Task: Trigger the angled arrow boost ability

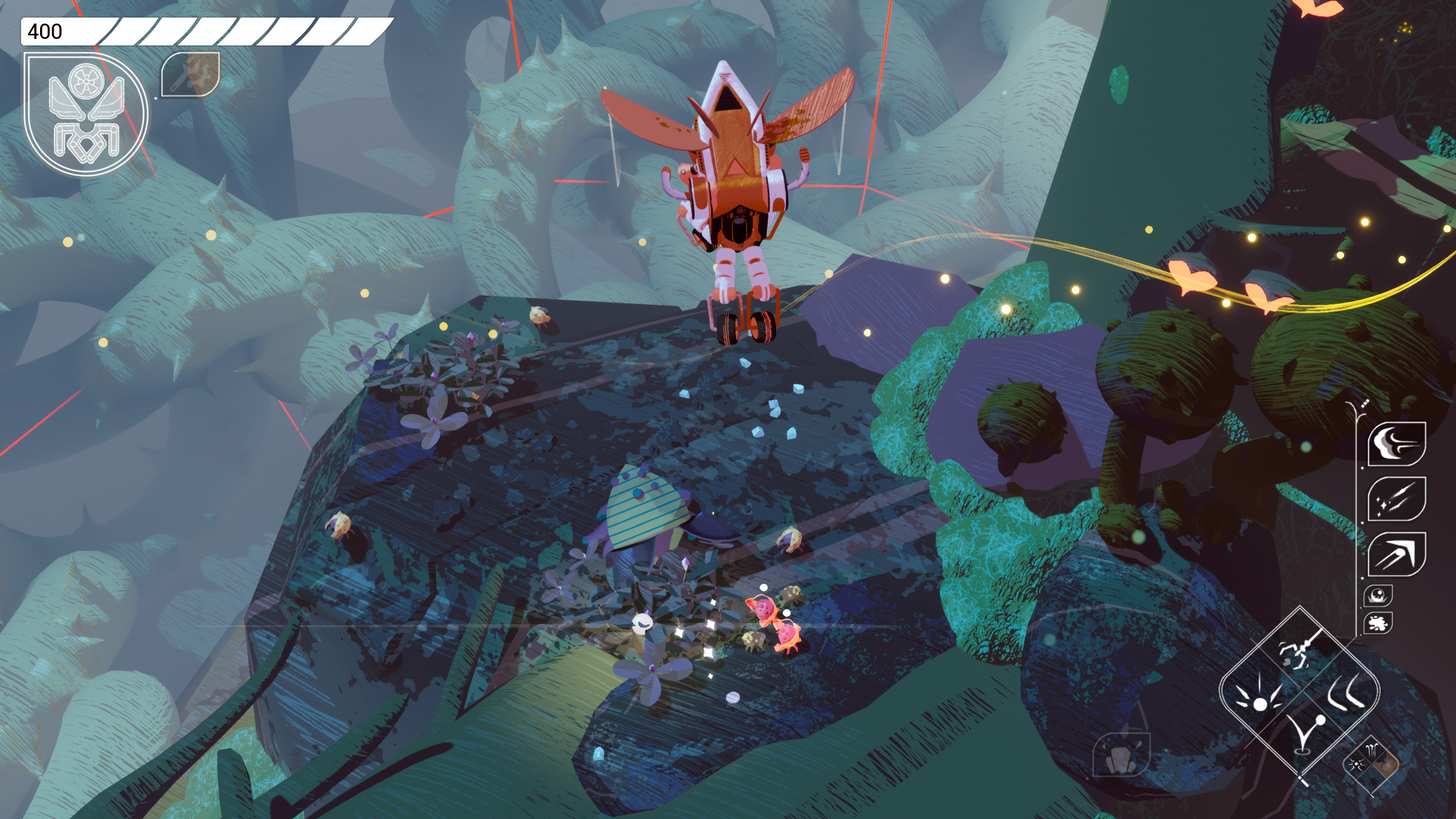Action: [x=1396, y=554]
